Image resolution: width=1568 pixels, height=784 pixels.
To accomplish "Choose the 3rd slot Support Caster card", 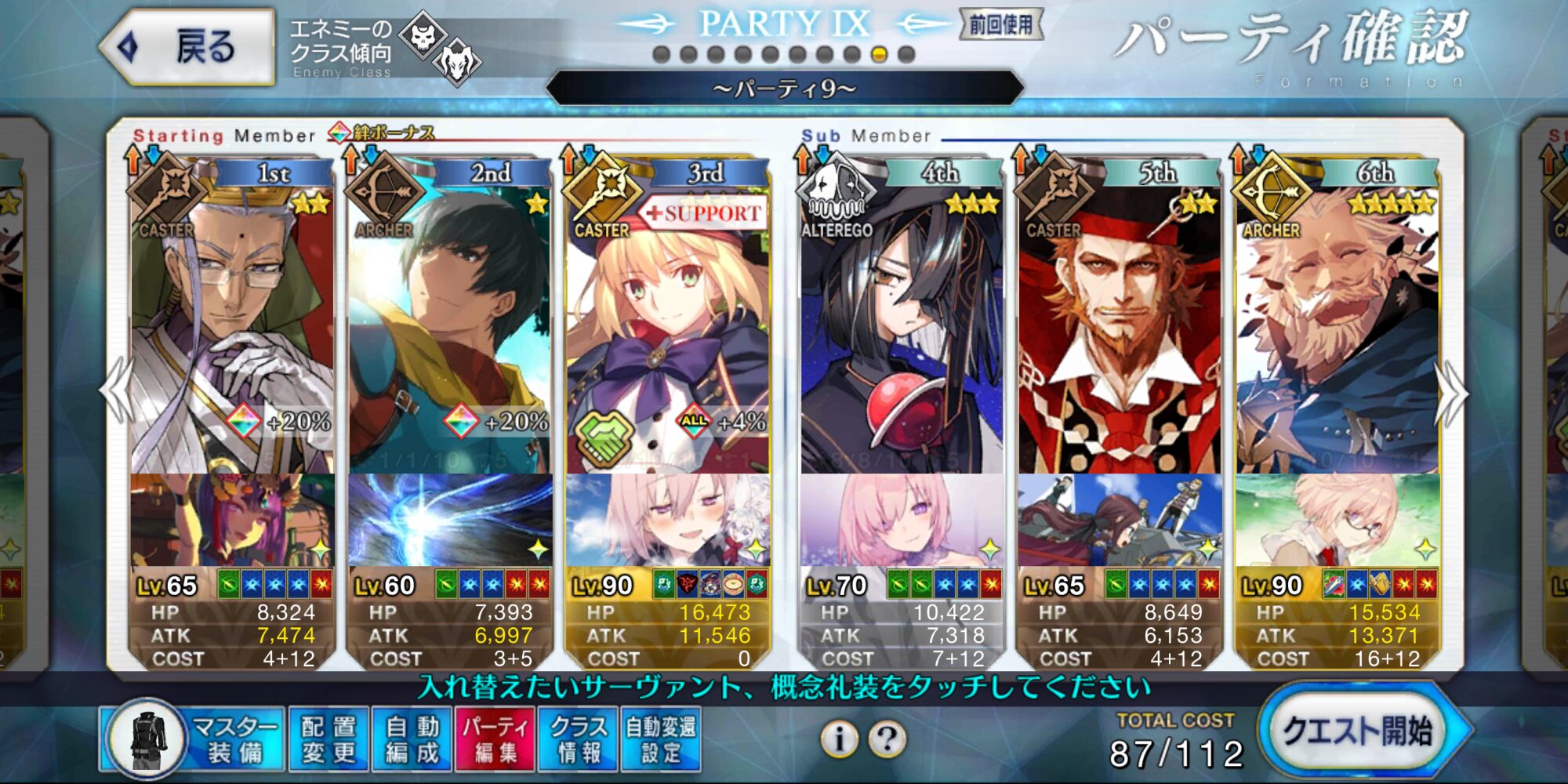I will point(667,329).
